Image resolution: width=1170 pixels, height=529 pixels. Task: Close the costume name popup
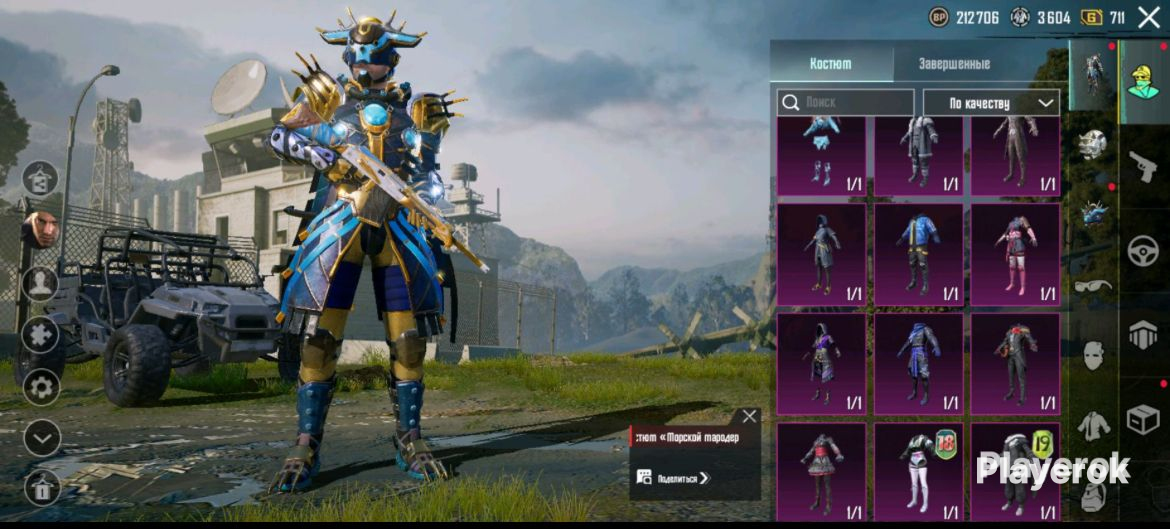pos(749,416)
